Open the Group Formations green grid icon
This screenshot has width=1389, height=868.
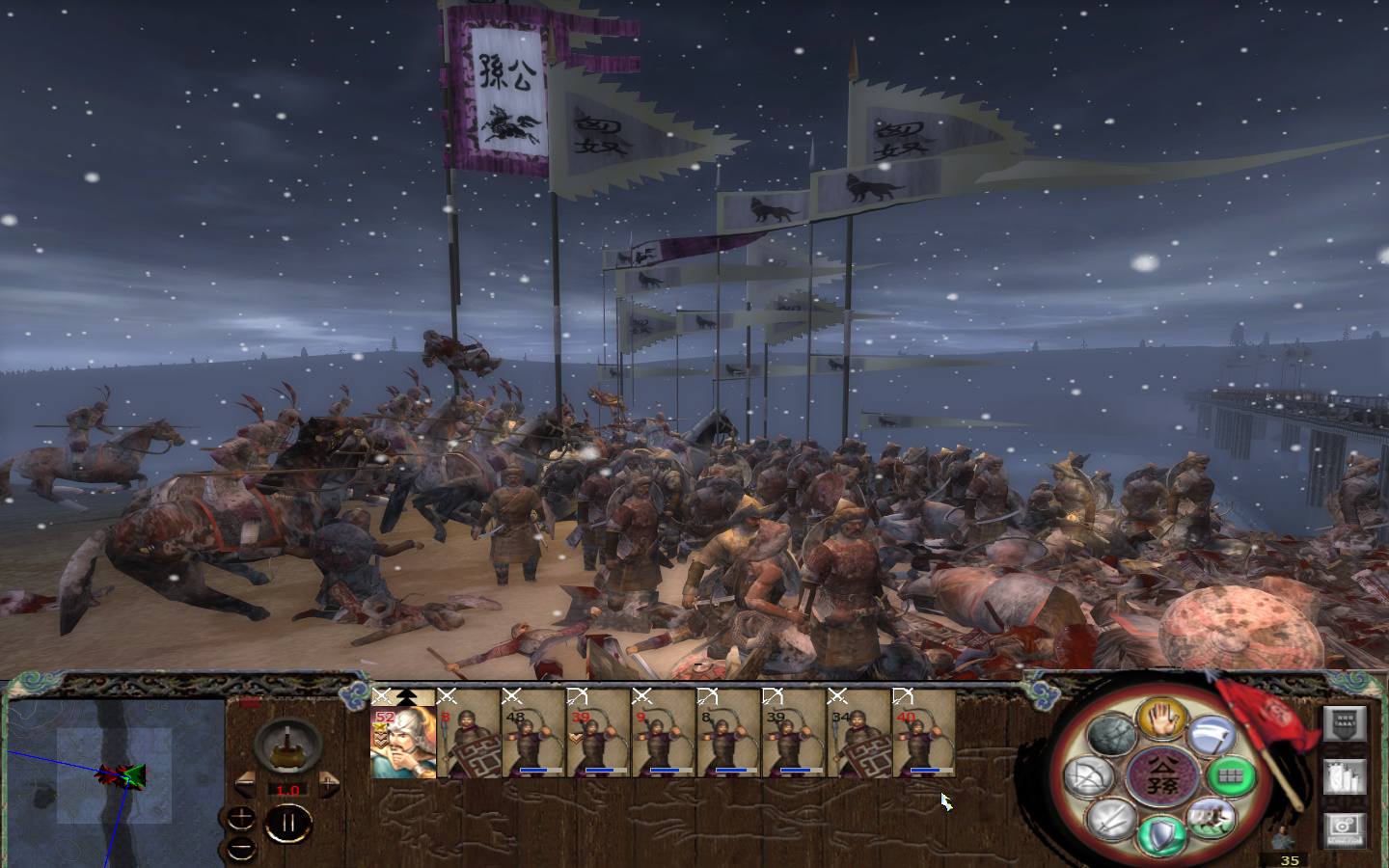click(1234, 777)
